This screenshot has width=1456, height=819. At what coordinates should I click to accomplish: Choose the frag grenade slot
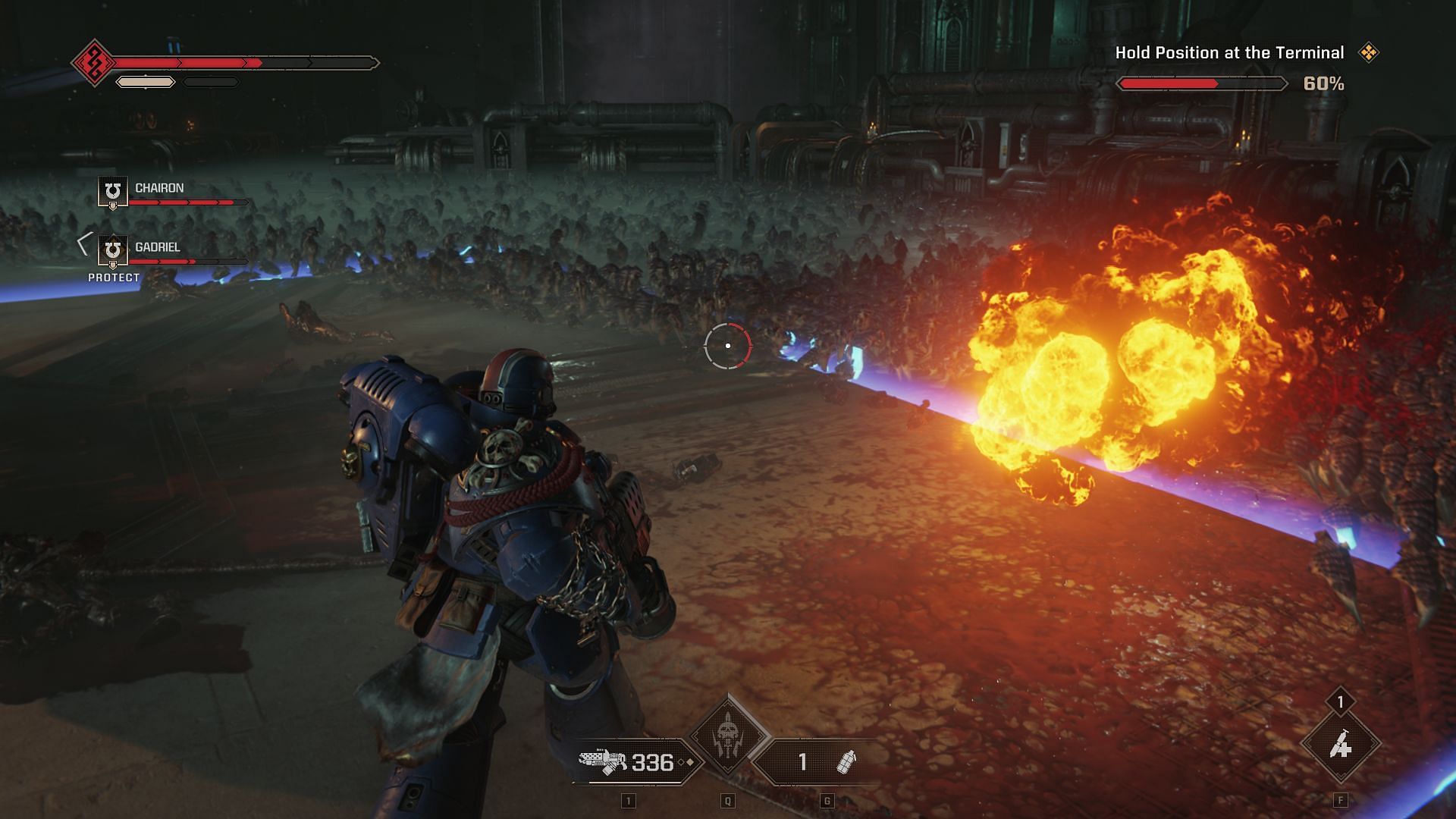pos(845,761)
